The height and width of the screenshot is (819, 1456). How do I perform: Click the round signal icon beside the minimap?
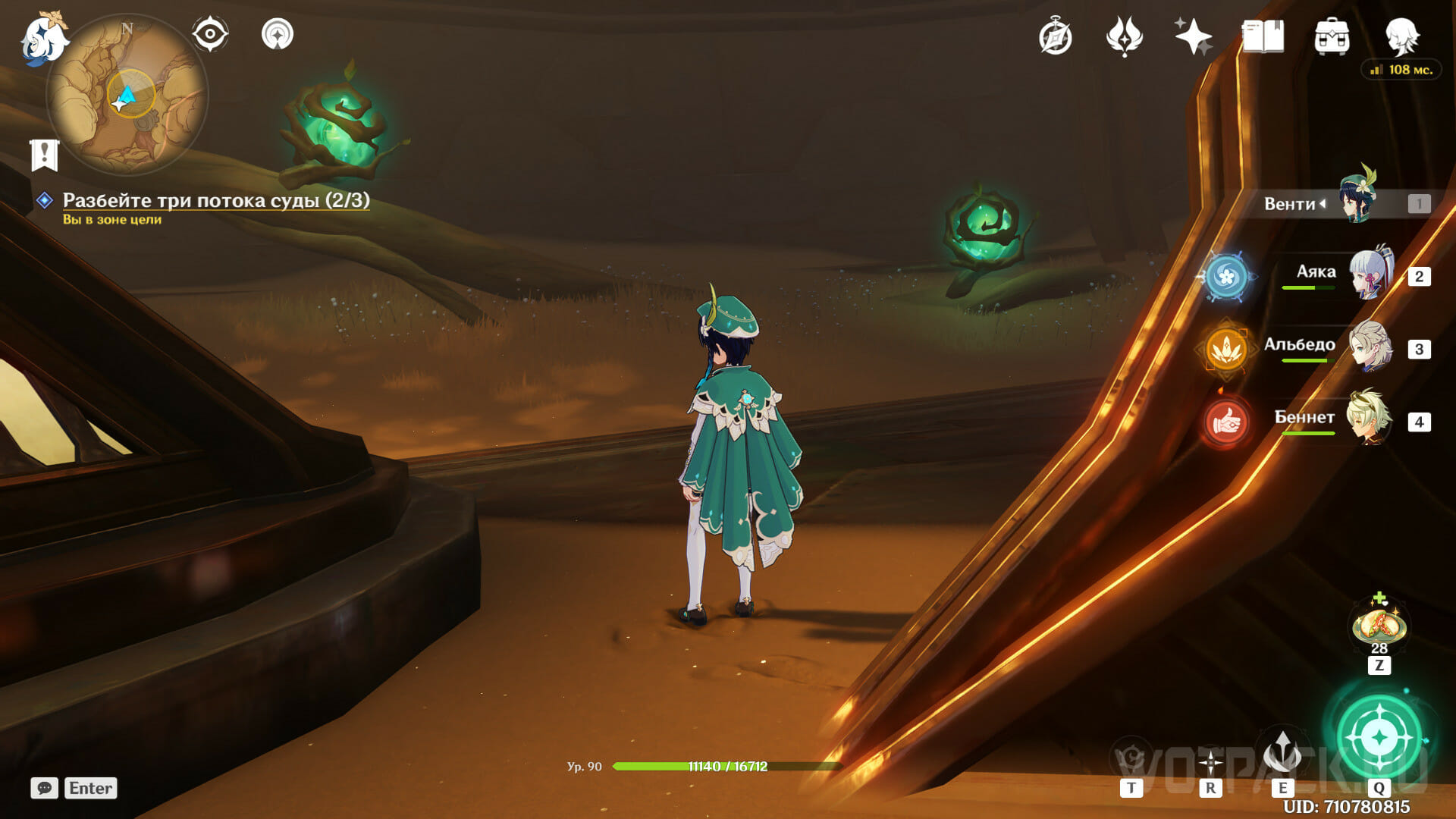point(278,34)
